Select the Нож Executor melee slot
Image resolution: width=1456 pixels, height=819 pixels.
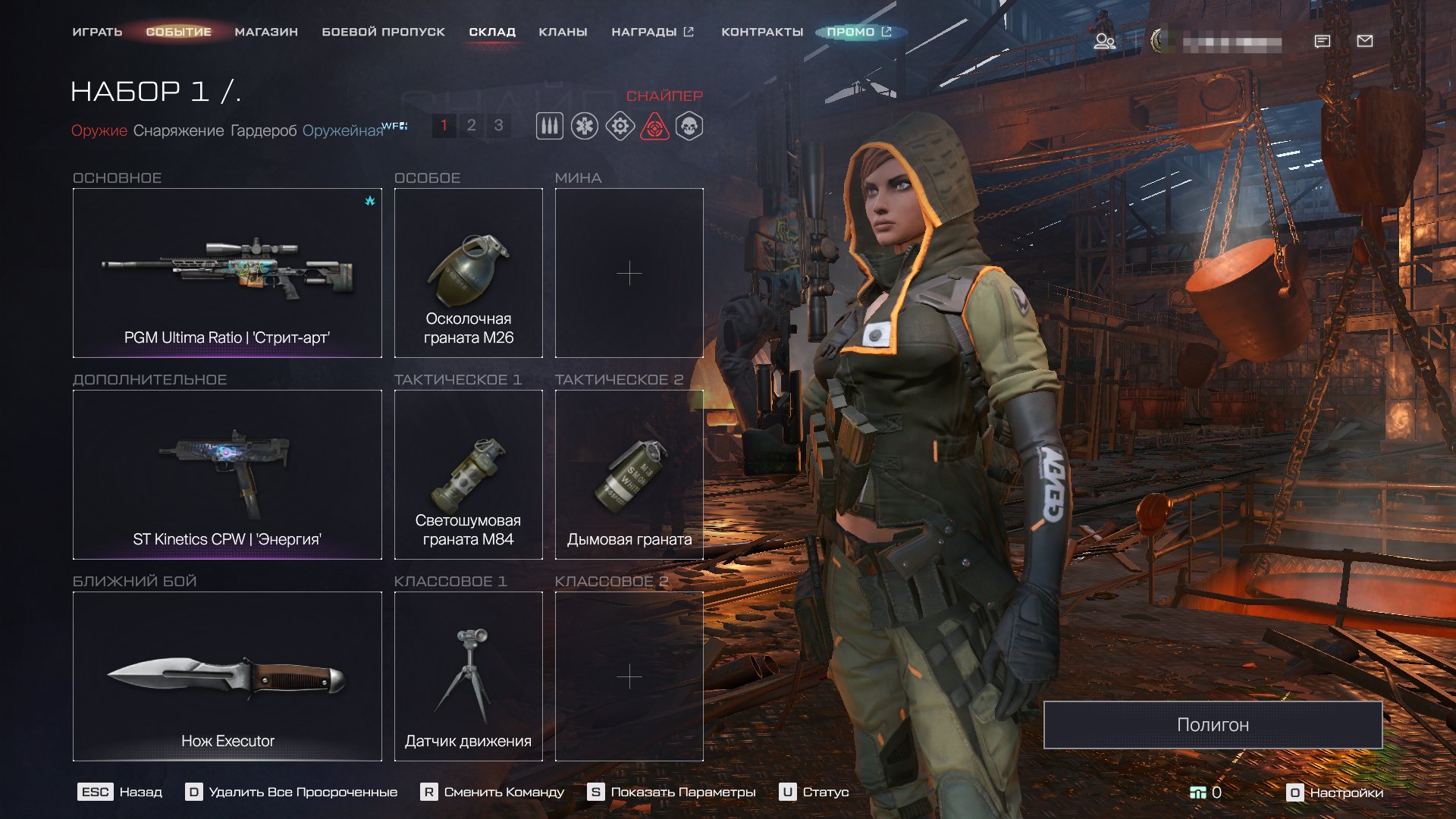click(227, 676)
